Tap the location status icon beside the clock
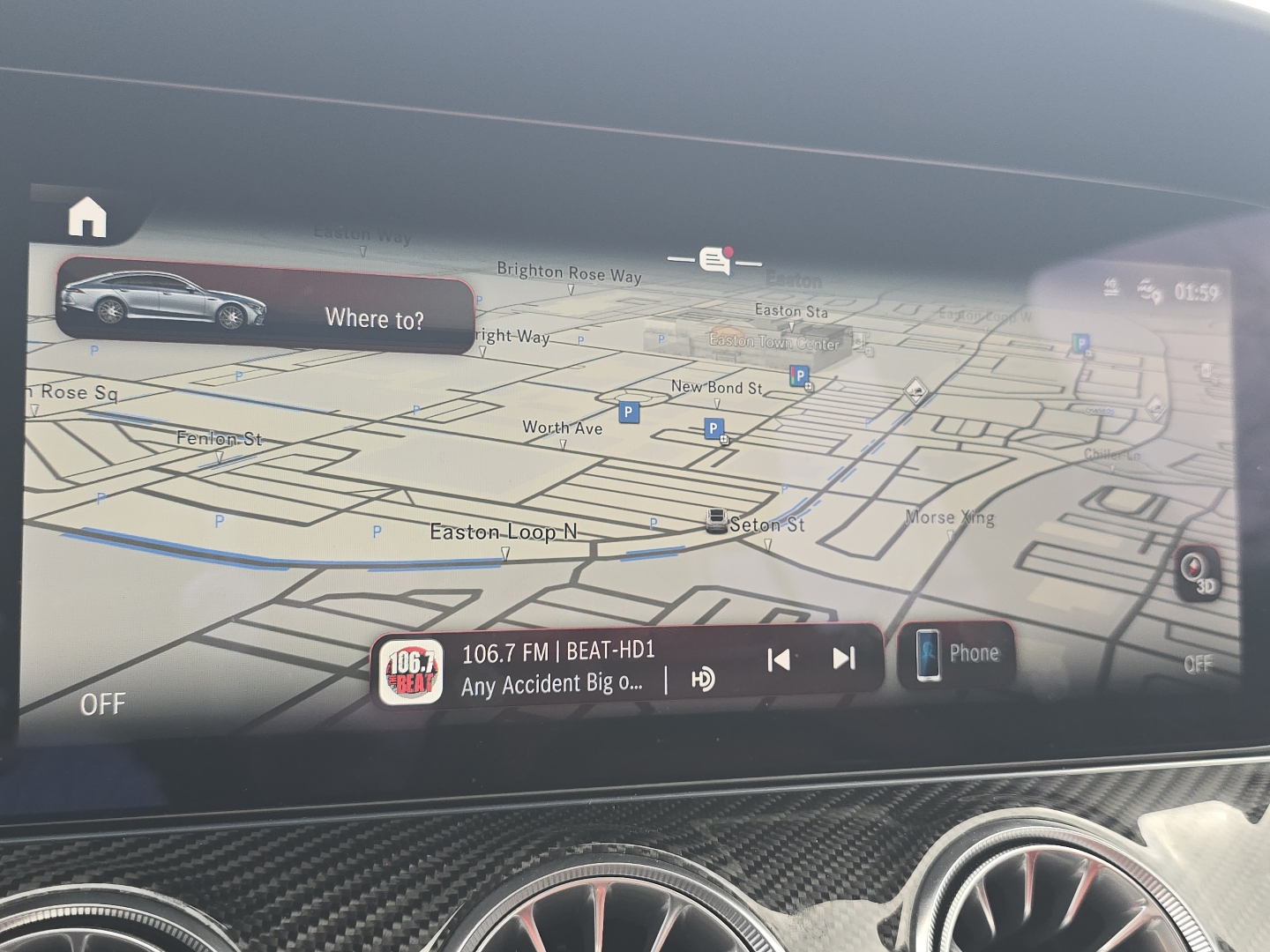 click(x=1147, y=289)
